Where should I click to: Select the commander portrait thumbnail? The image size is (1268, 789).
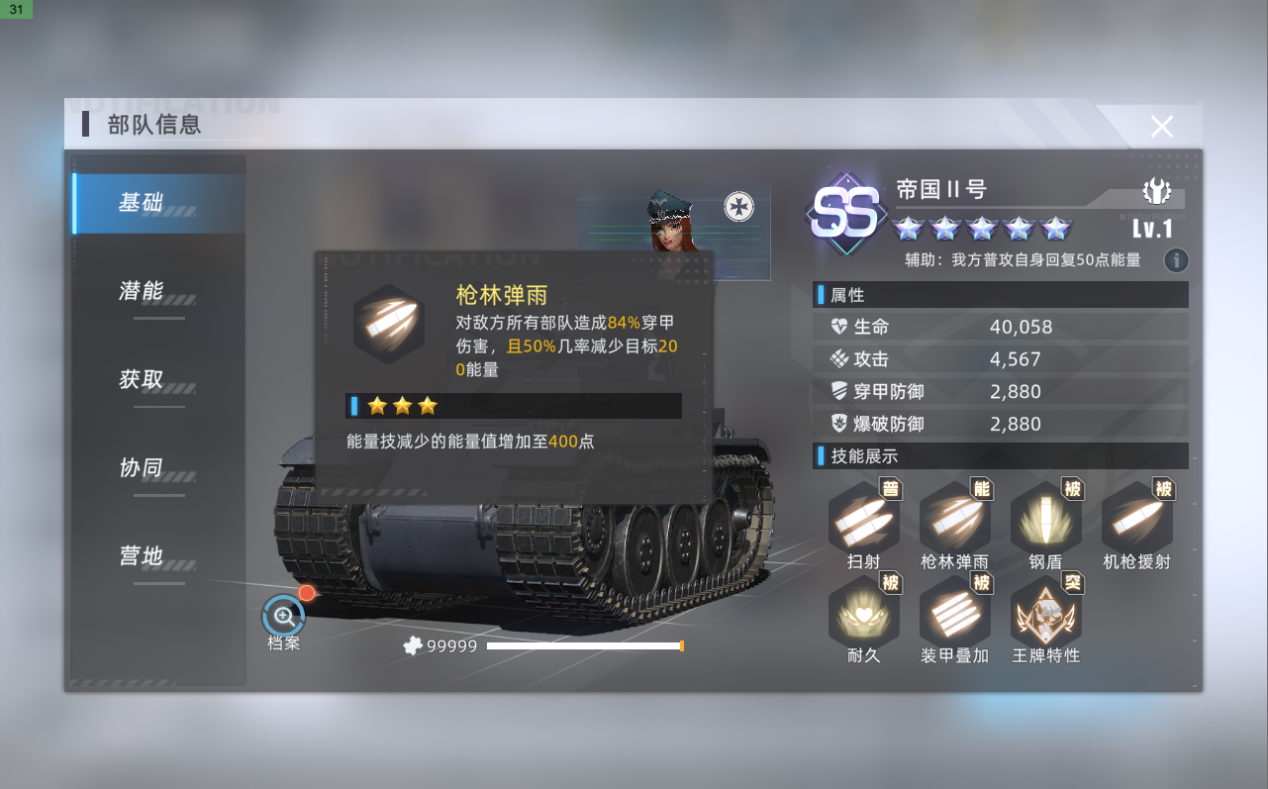672,225
